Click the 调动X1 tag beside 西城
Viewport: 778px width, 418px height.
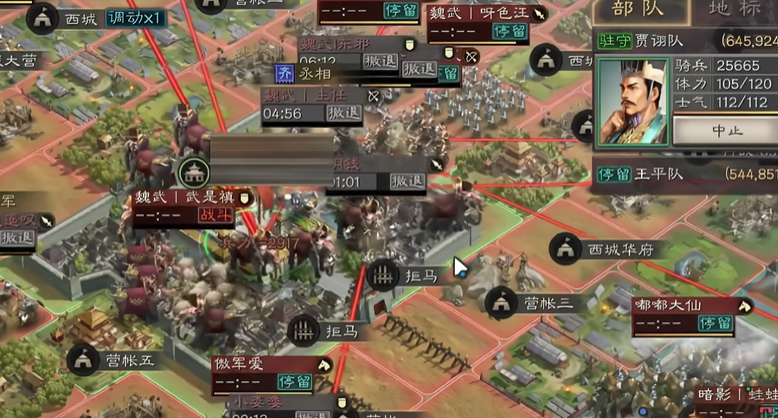[136, 17]
